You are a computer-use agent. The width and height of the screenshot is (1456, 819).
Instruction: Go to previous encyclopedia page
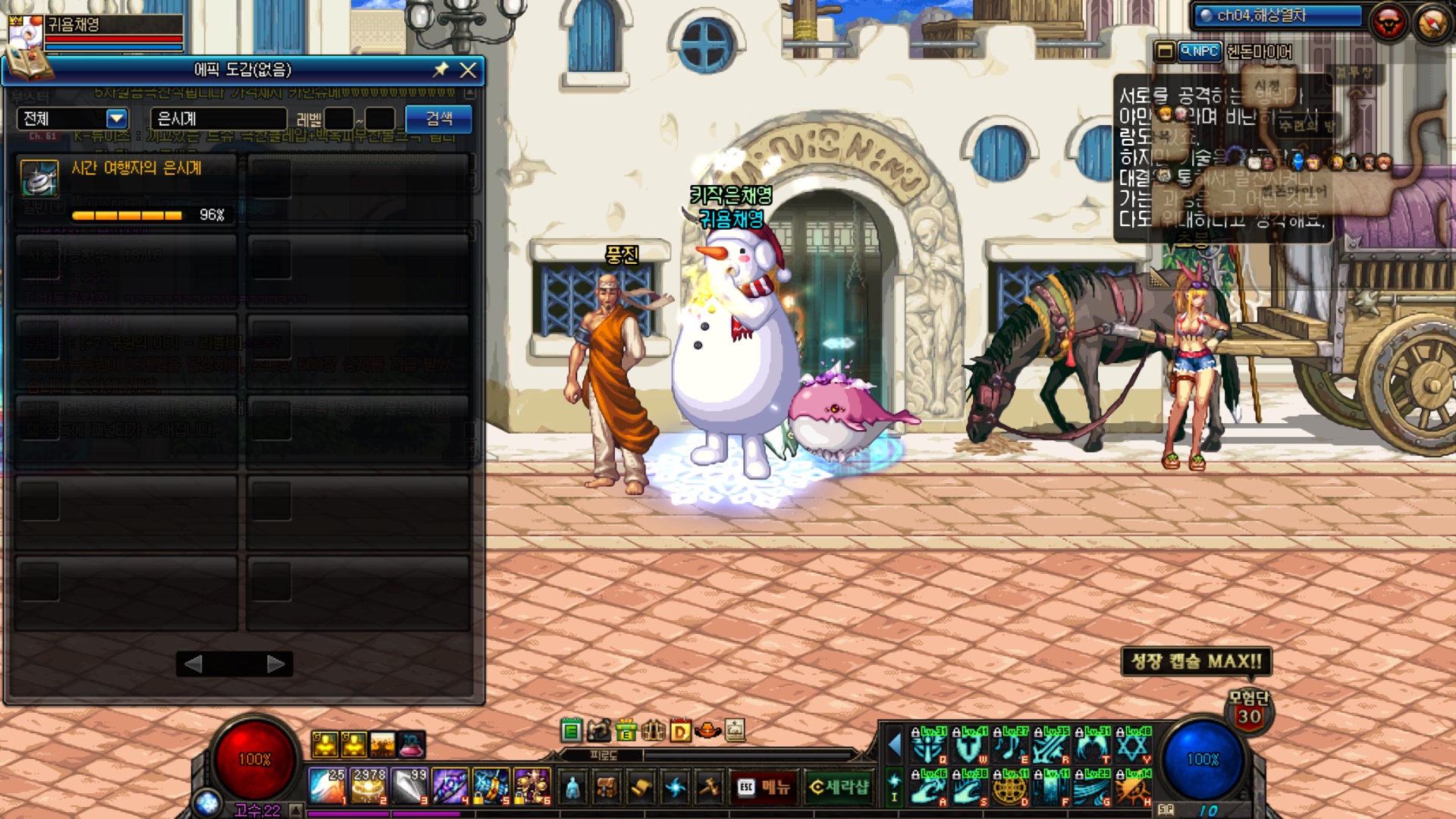click(x=193, y=664)
